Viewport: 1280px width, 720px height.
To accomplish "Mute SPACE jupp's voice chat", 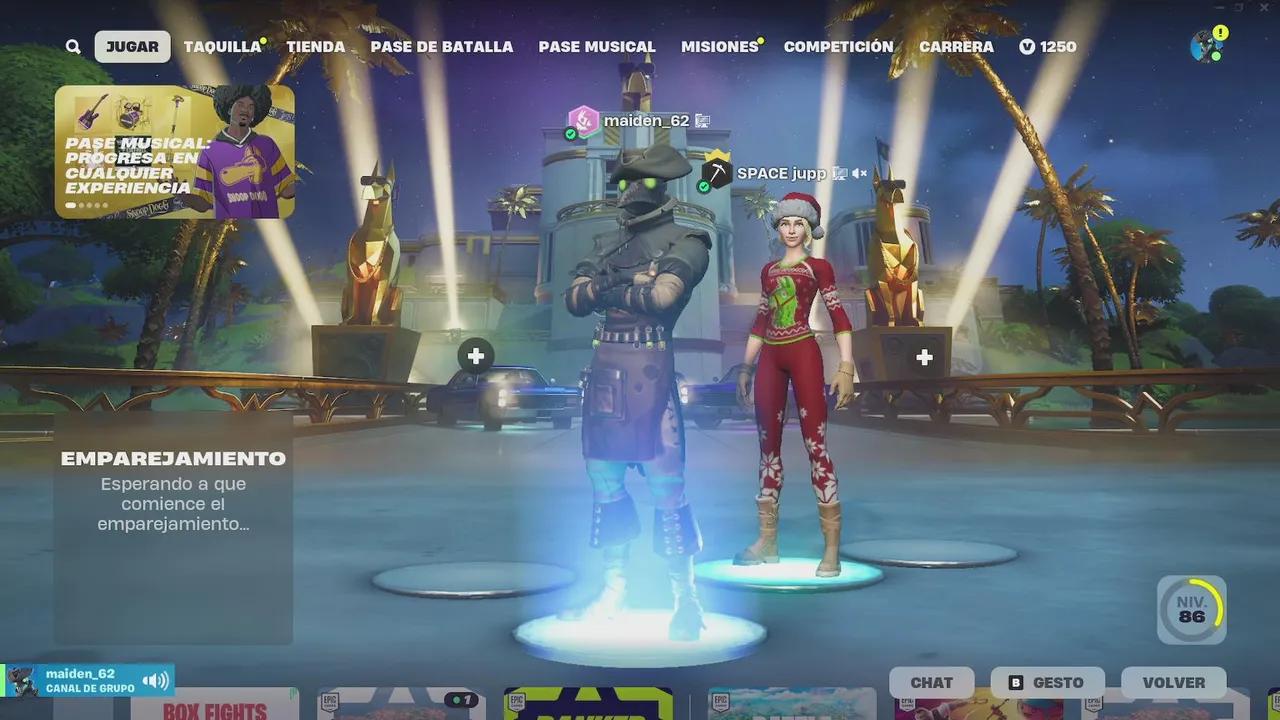I will click(858, 173).
